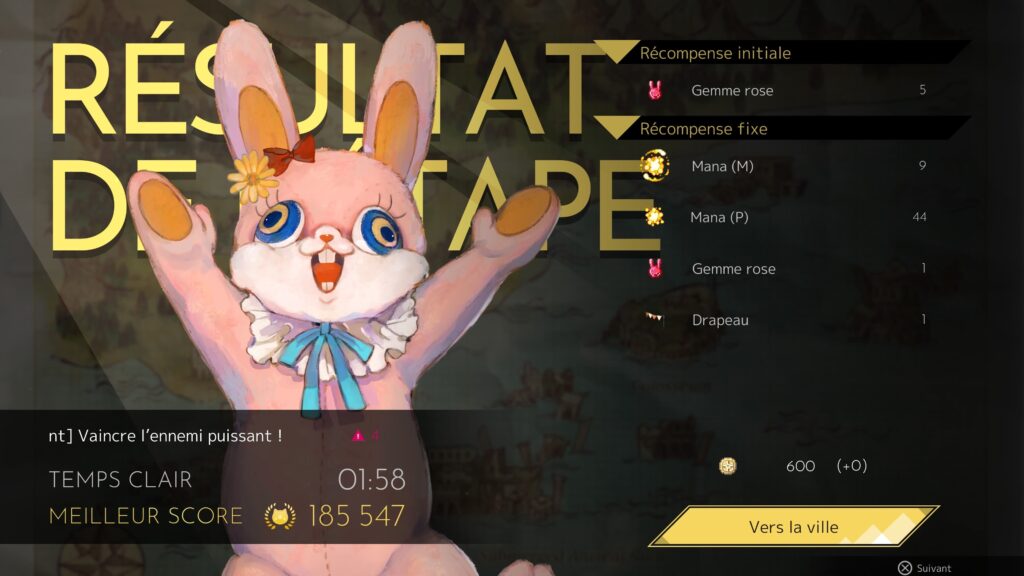Select the Mana (M) reward row
Viewport: 1024px width, 576px height.
(x=787, y=166)
